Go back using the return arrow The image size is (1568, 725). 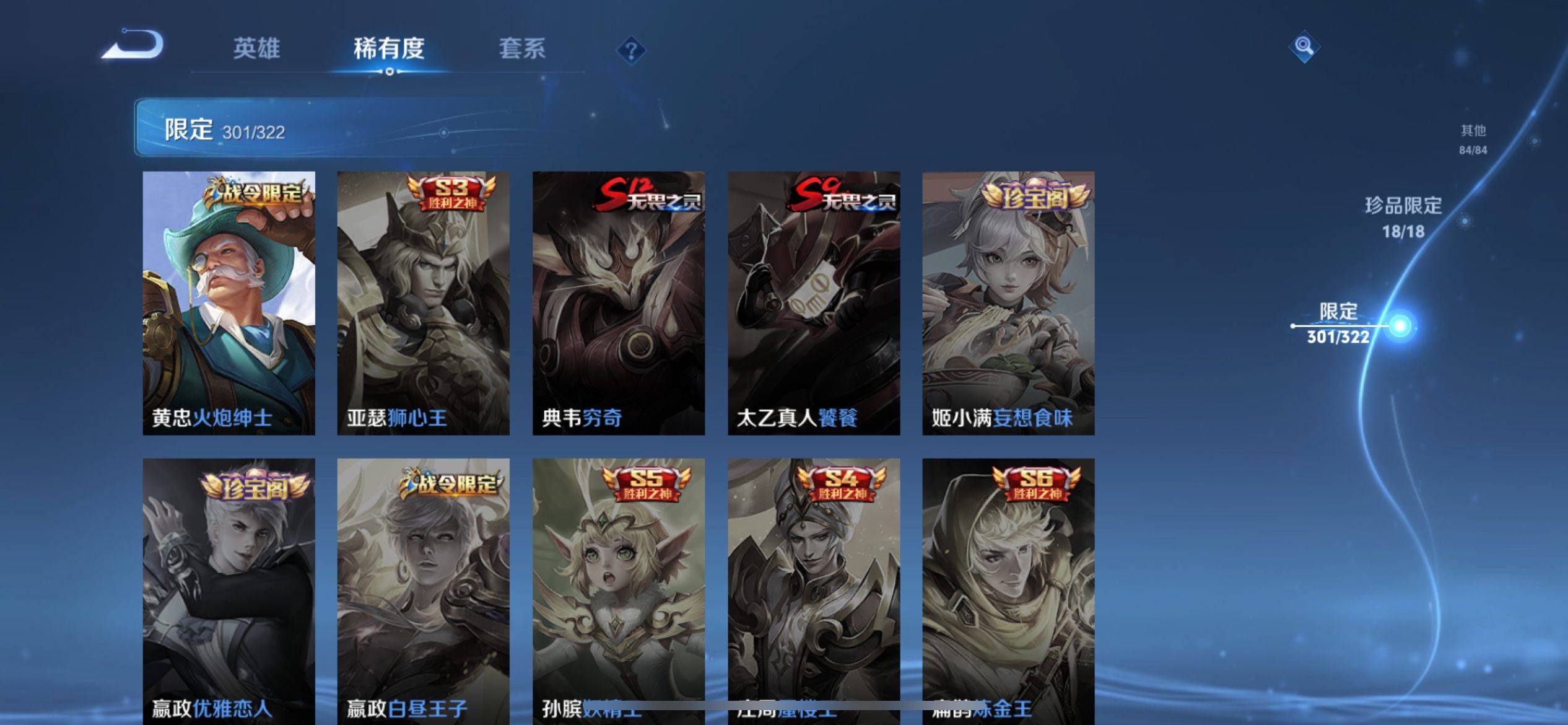pyautogui.click(x=134, y=45)
